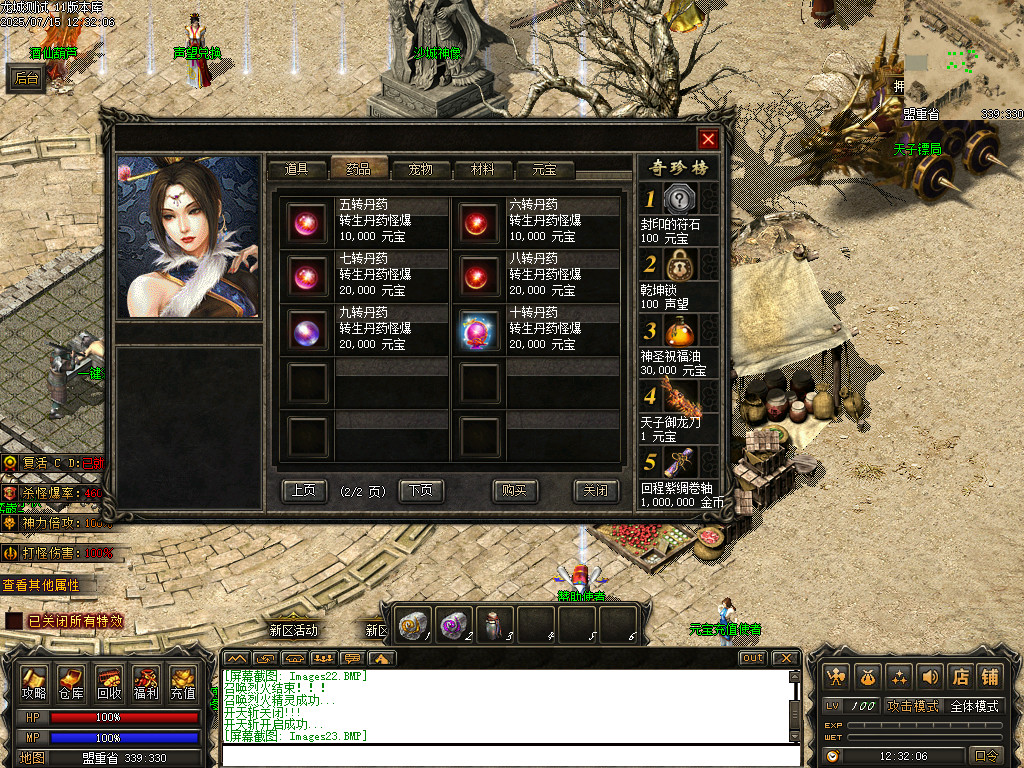Click the 关闭 button in the shop
This screenshot has width=1024, height=768.
point(595,490)
